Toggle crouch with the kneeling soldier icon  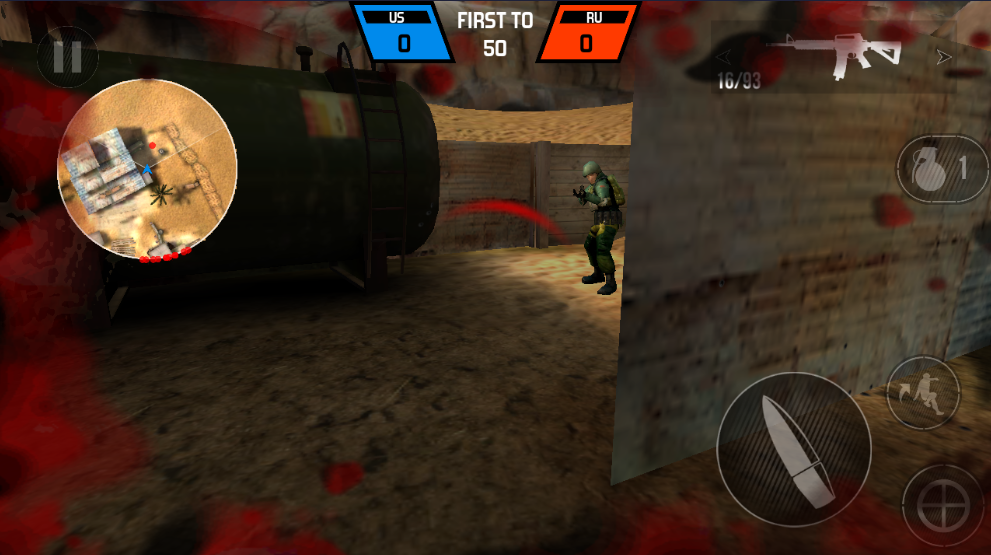pos(922,392)
